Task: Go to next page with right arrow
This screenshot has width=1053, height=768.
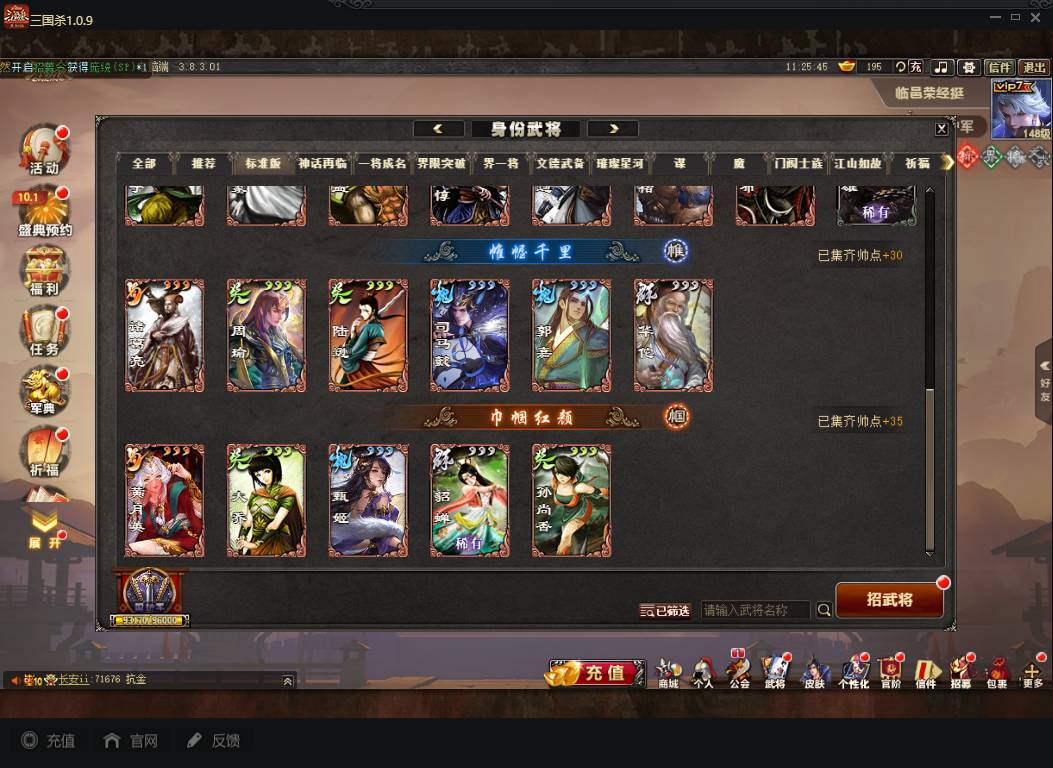Action: pyautogui.click(x=613, y=129)
